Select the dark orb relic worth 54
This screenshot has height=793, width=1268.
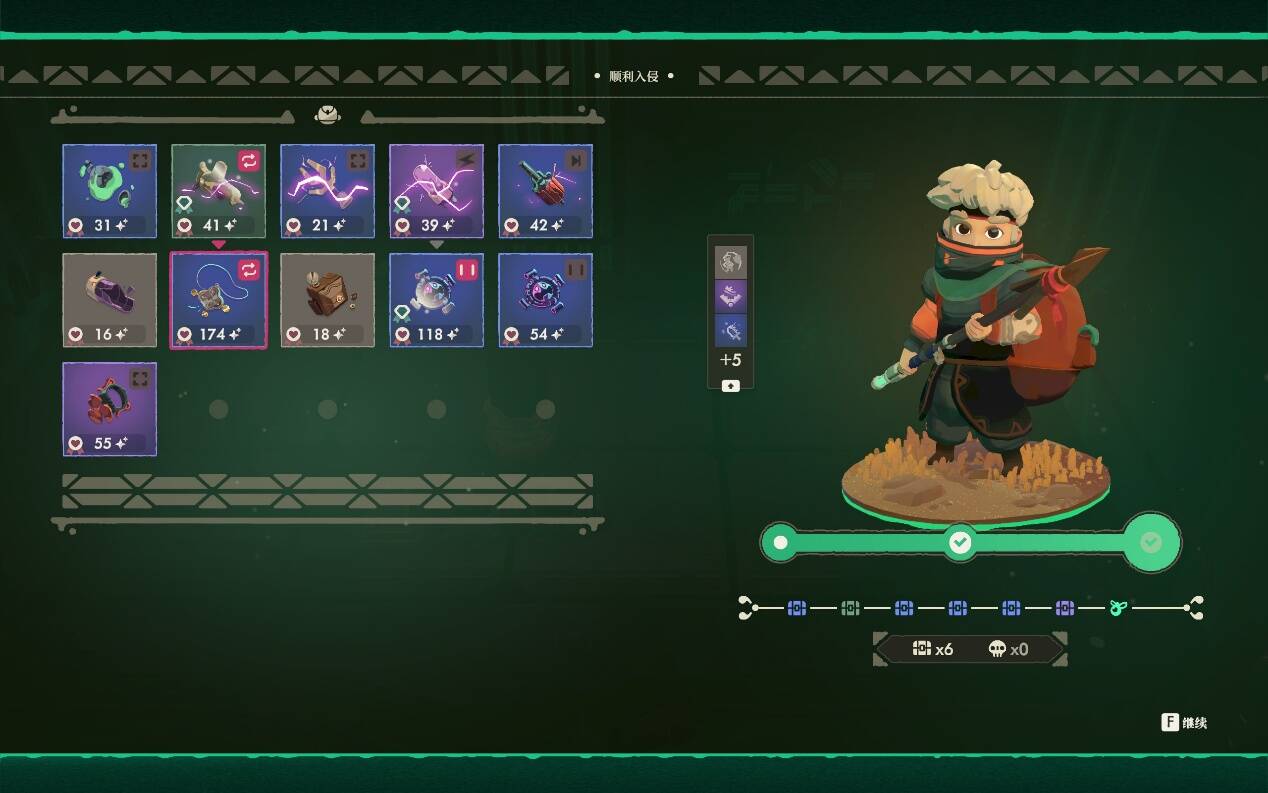tap(545, 299)
